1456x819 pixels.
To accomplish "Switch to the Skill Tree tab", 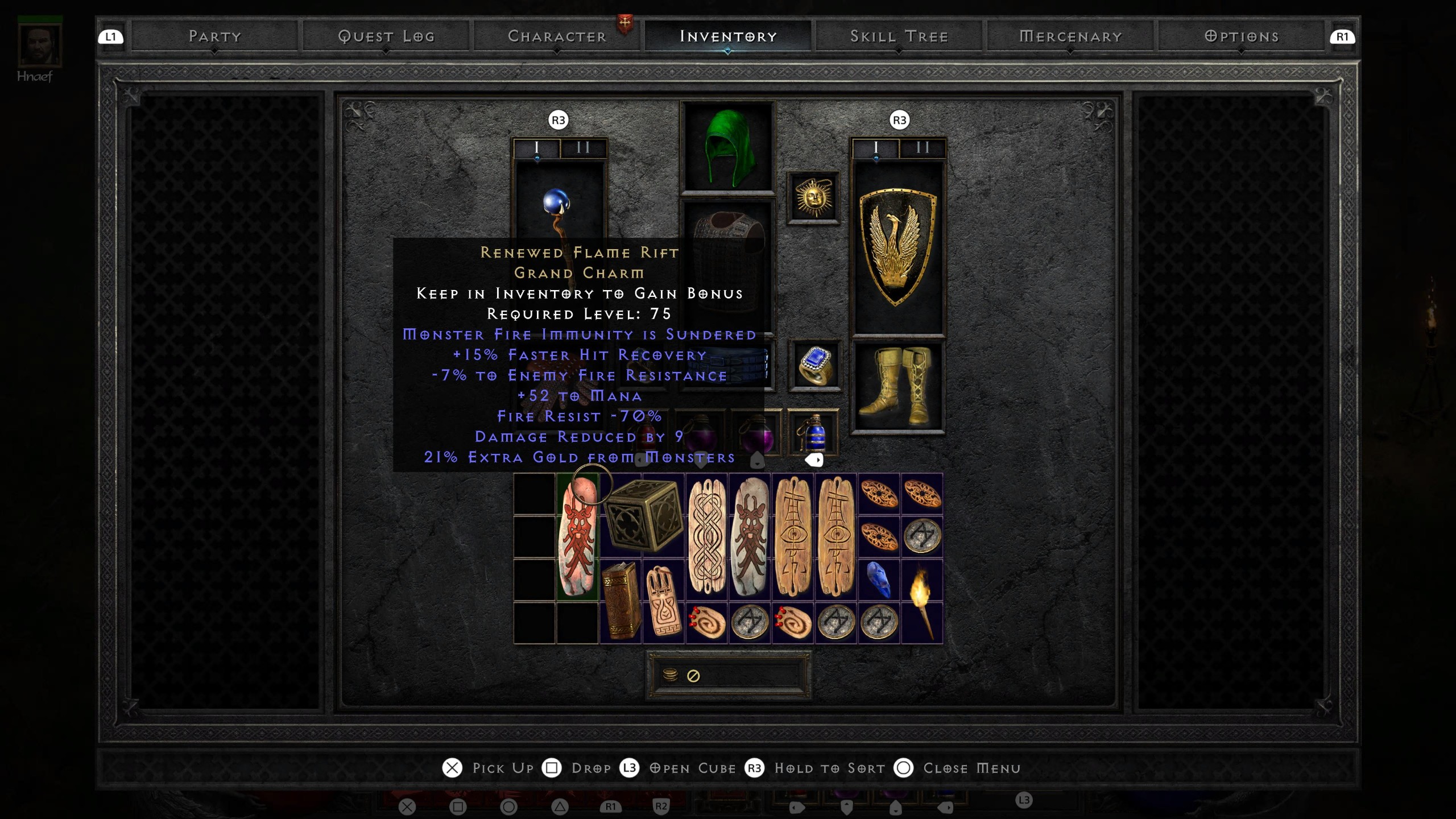I will pyautogui.click(x=899, y=36).
